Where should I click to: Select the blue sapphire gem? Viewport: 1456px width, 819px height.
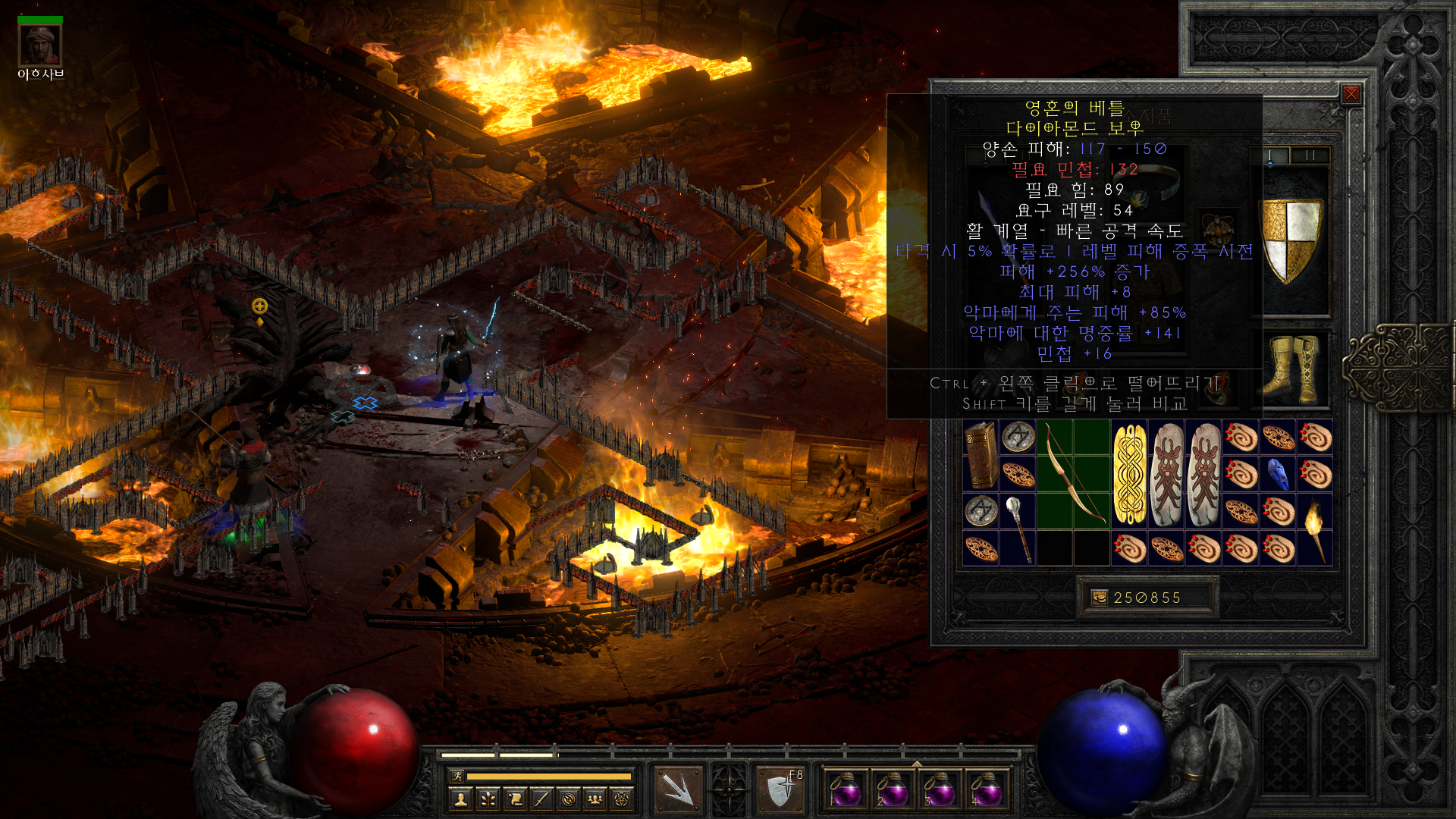(1278, 475)
